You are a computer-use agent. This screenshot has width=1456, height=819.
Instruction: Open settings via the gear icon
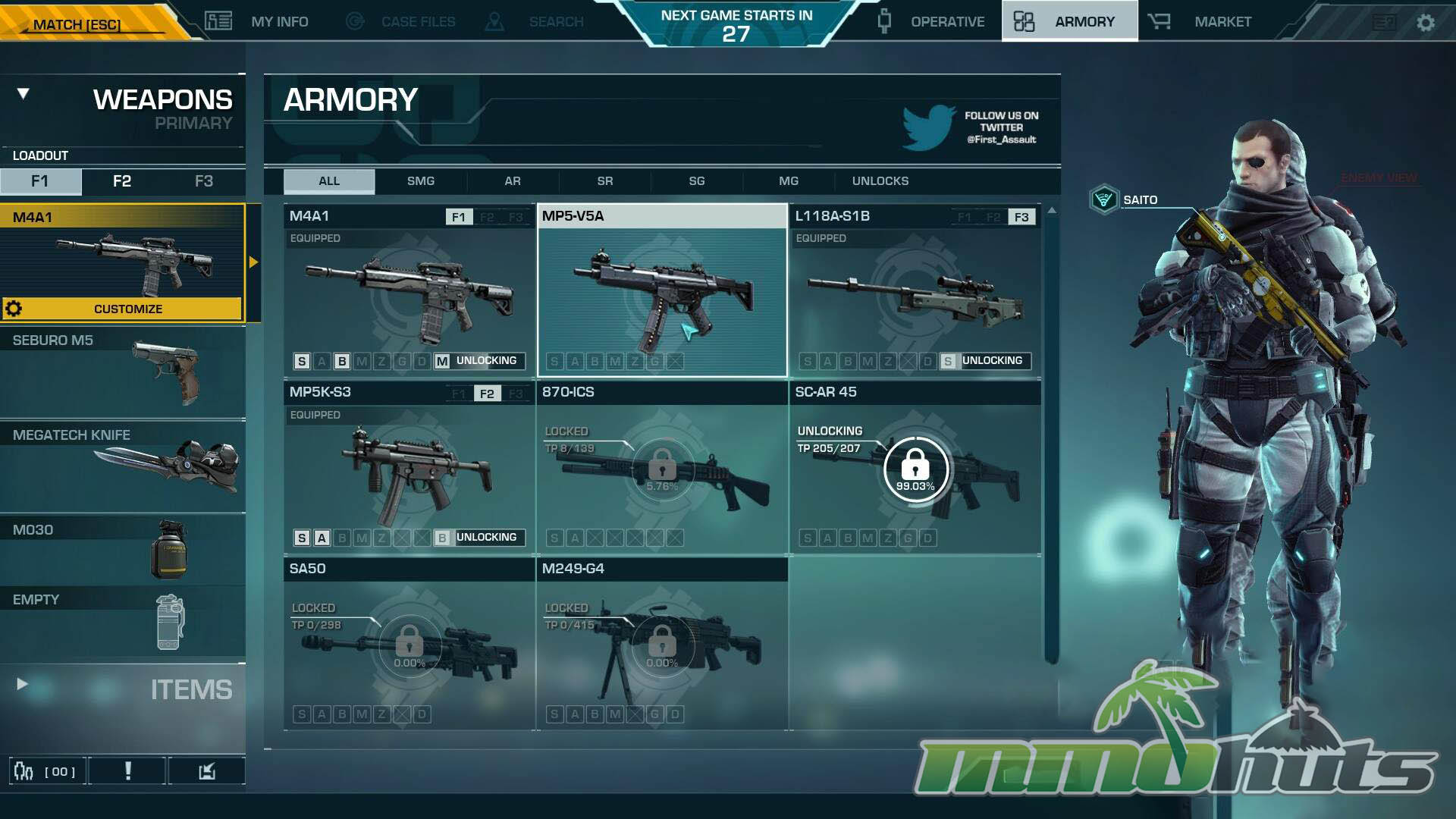point(1426,23)
